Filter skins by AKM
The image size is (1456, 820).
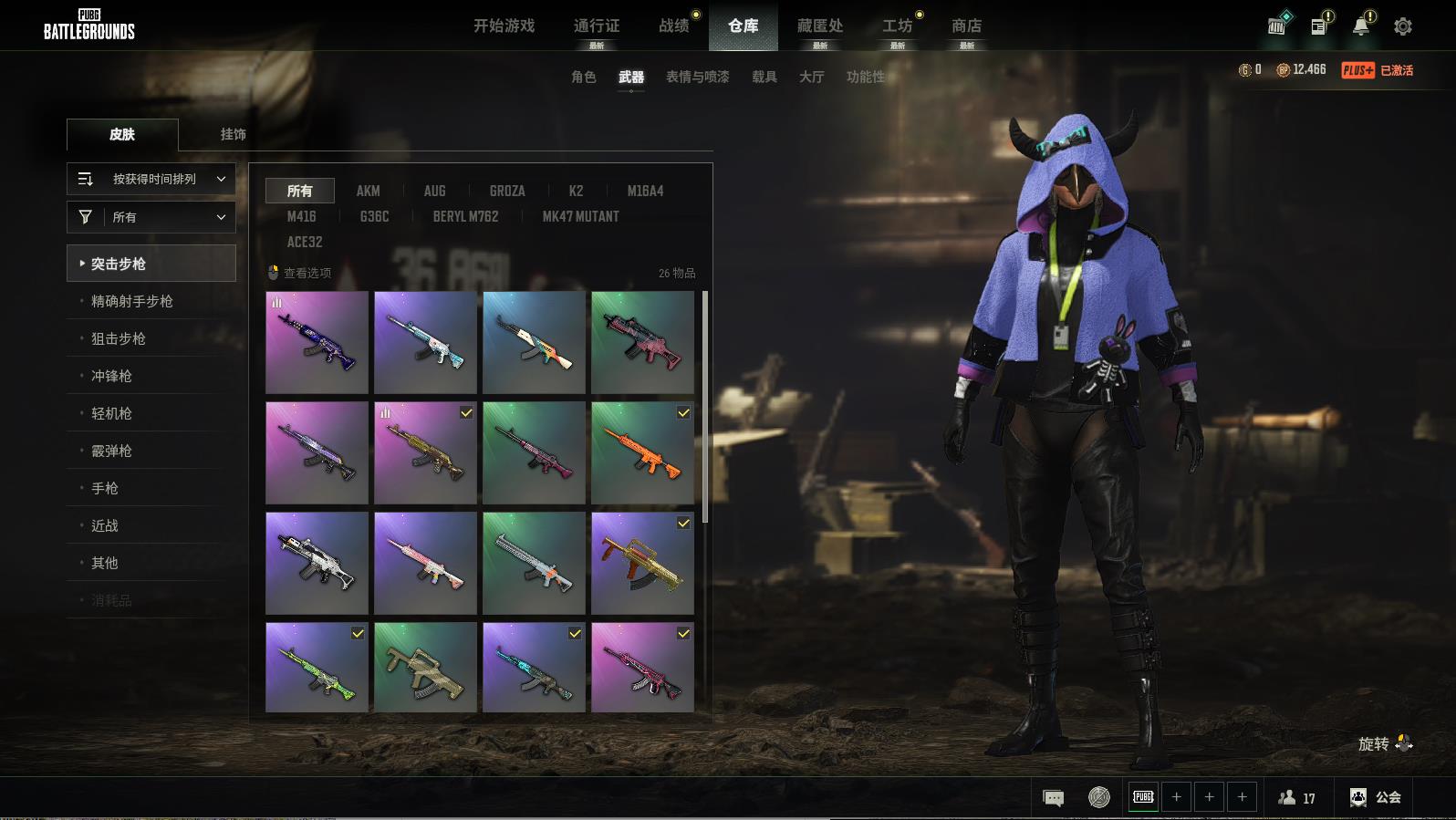pyautogui.click(x=368, y=191)
